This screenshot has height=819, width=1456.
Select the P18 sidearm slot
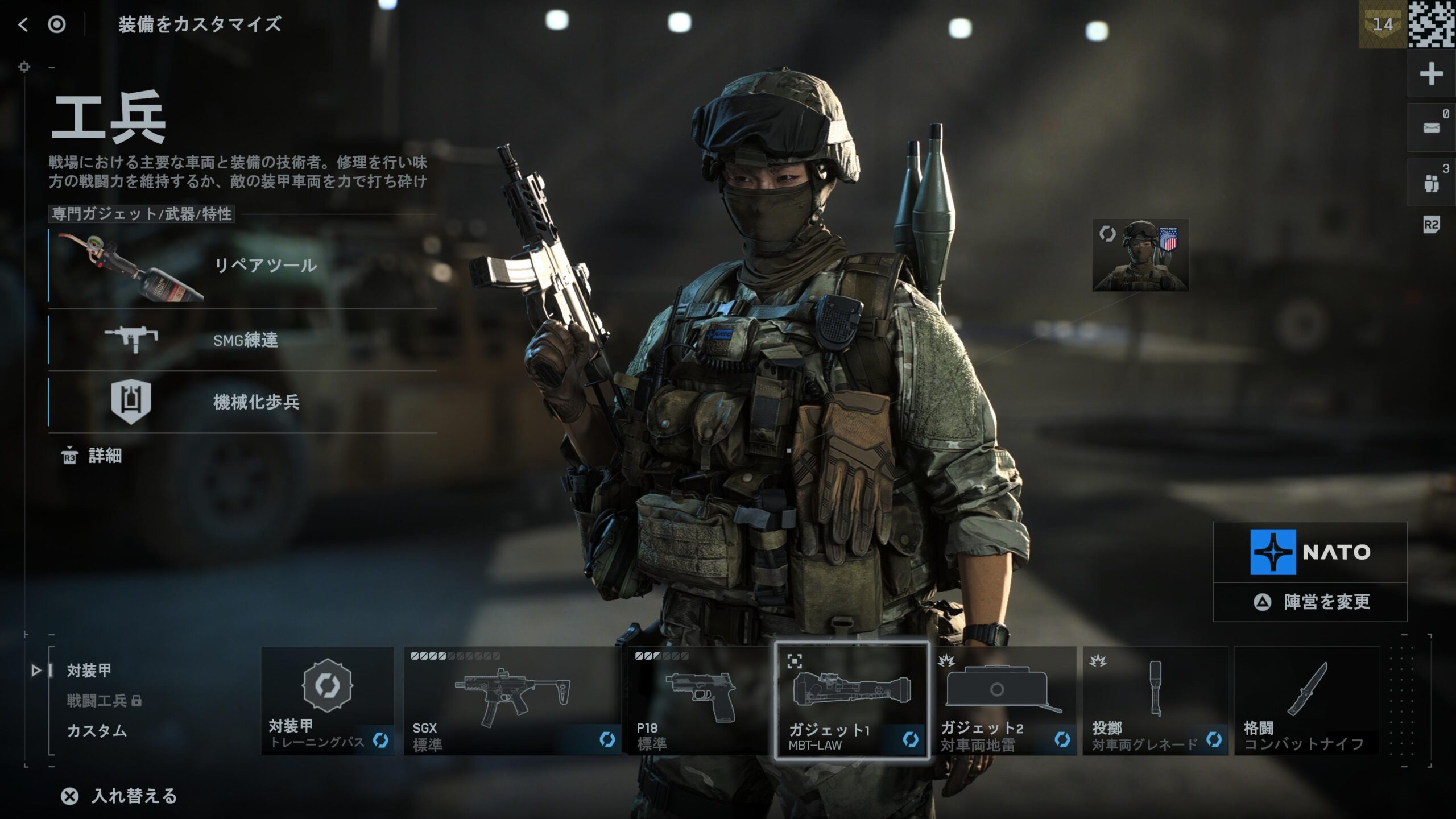[698, 701]
